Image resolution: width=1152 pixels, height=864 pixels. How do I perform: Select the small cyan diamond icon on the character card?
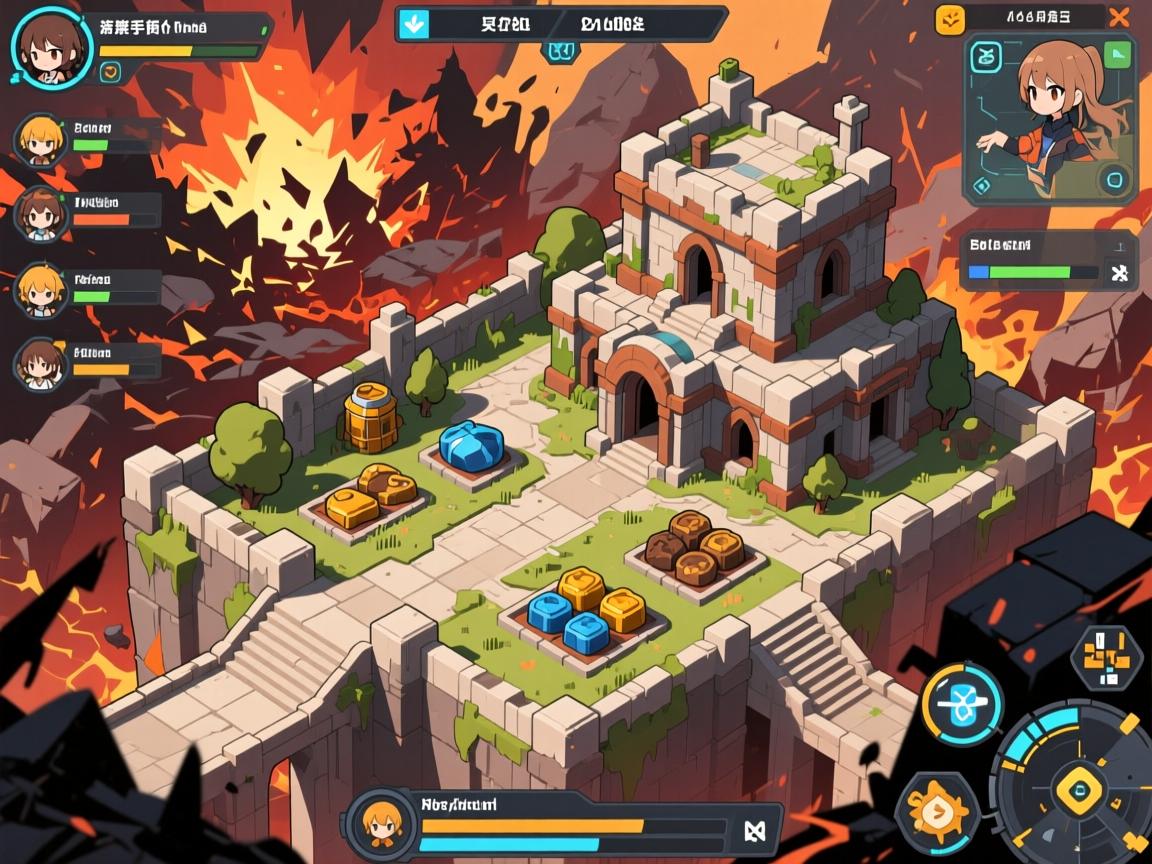click(982, 185)
